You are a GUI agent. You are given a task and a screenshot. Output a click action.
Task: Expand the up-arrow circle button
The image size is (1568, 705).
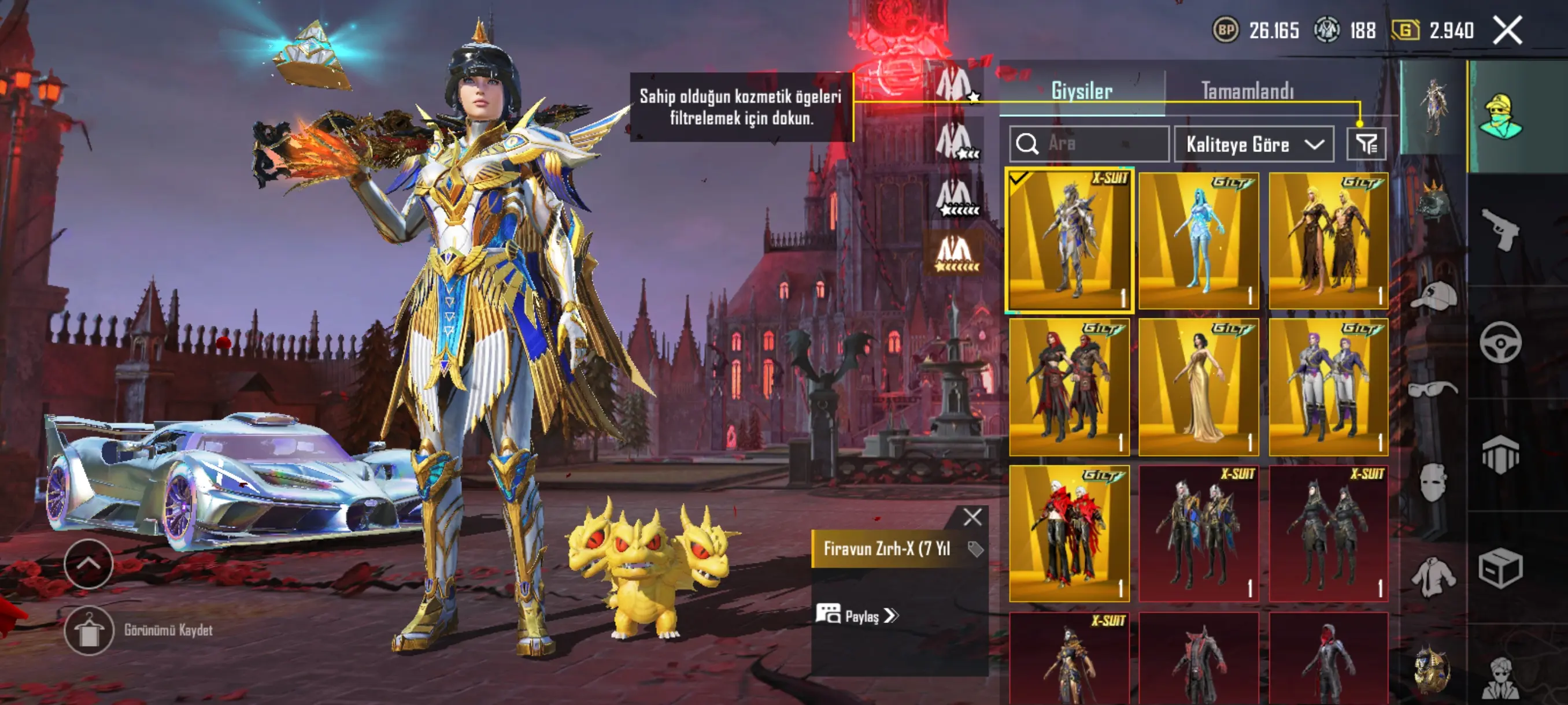(89, 564)
